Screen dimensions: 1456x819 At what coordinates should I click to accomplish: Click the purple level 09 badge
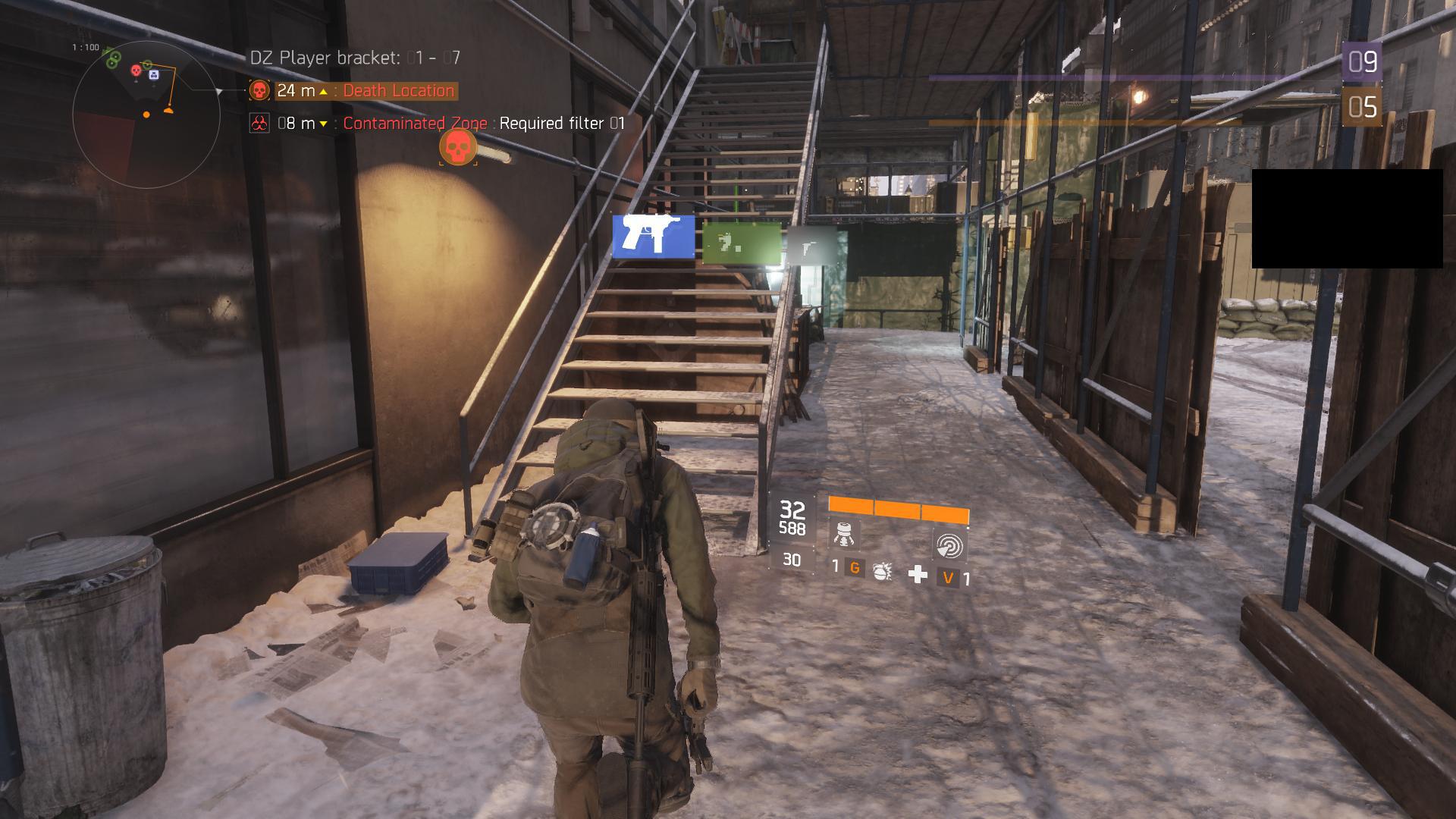pos(1362,61)
